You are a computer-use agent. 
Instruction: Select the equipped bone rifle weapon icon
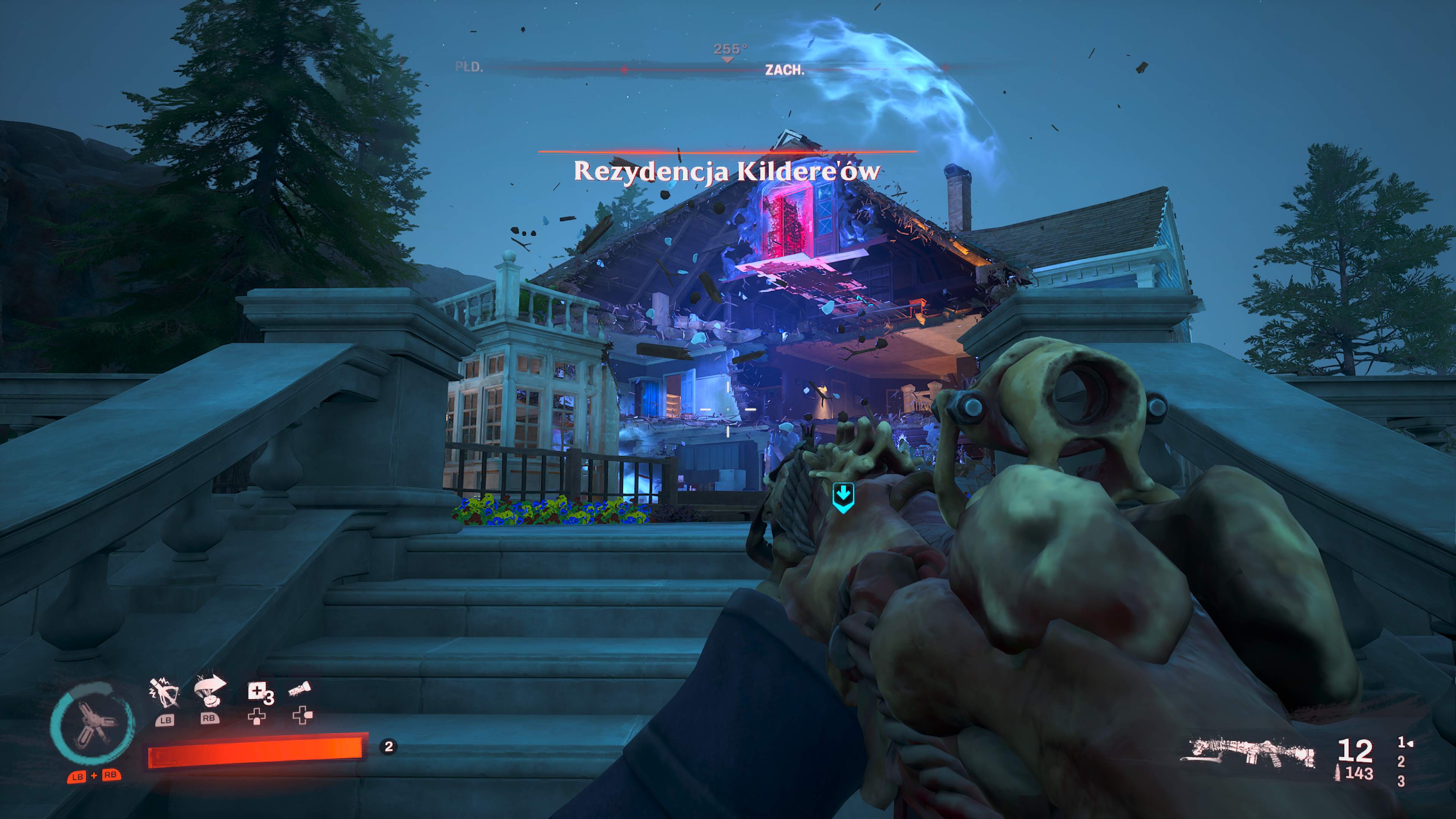pyautogui.click(x=1251, y=753)
